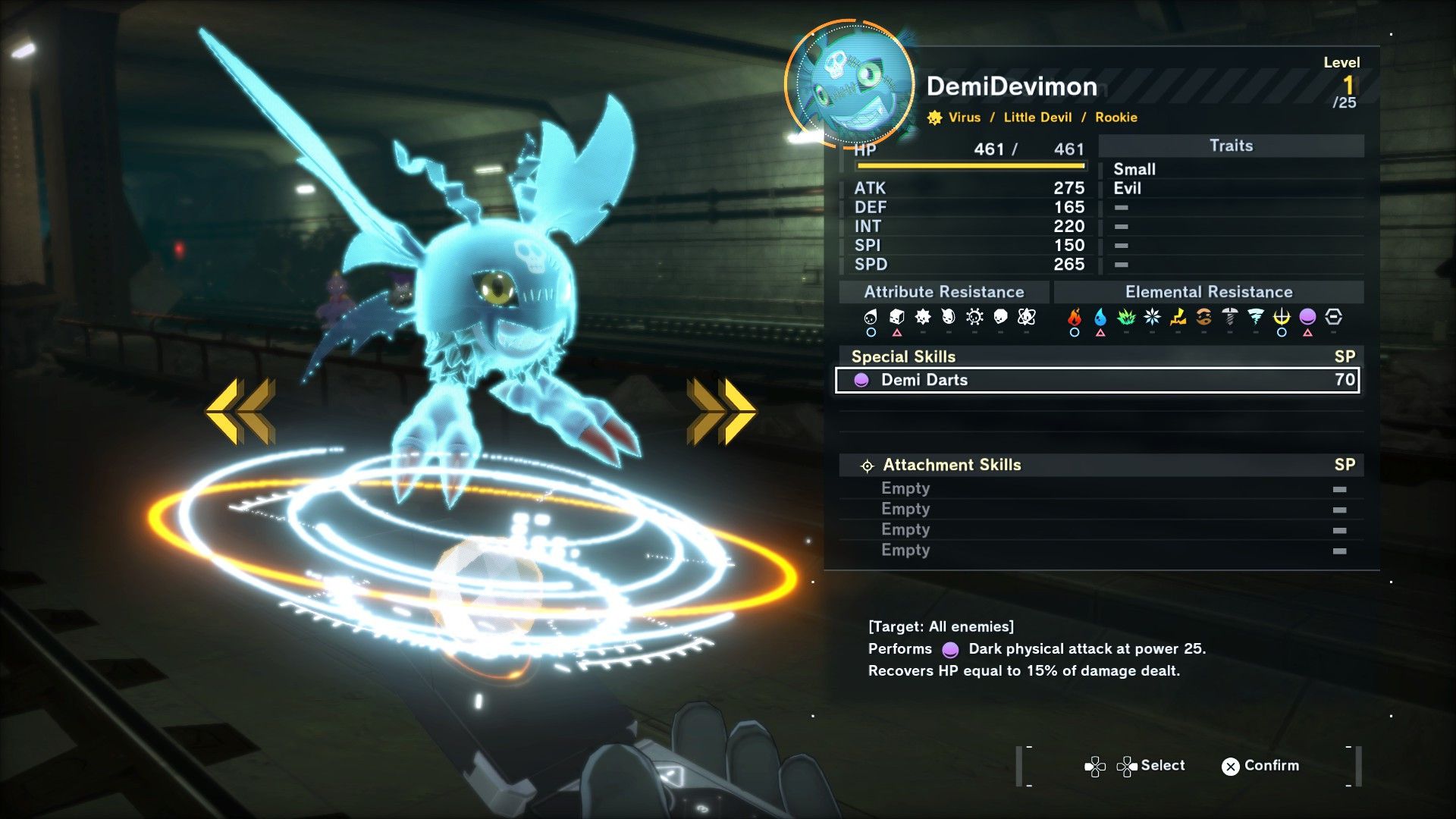Click the Virus attribute icon
The image size is (1456, 819).
[934, 118]
